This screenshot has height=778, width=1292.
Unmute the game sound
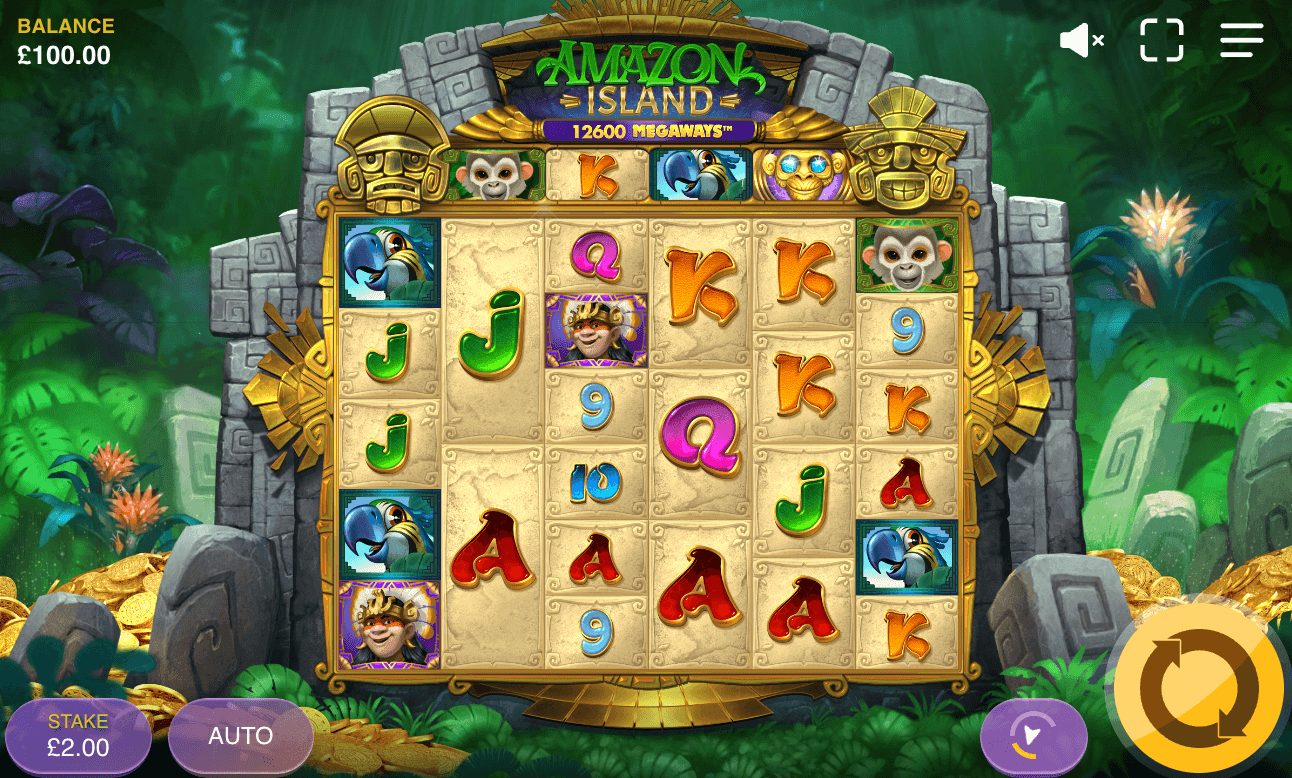(x=1080, y=40)
